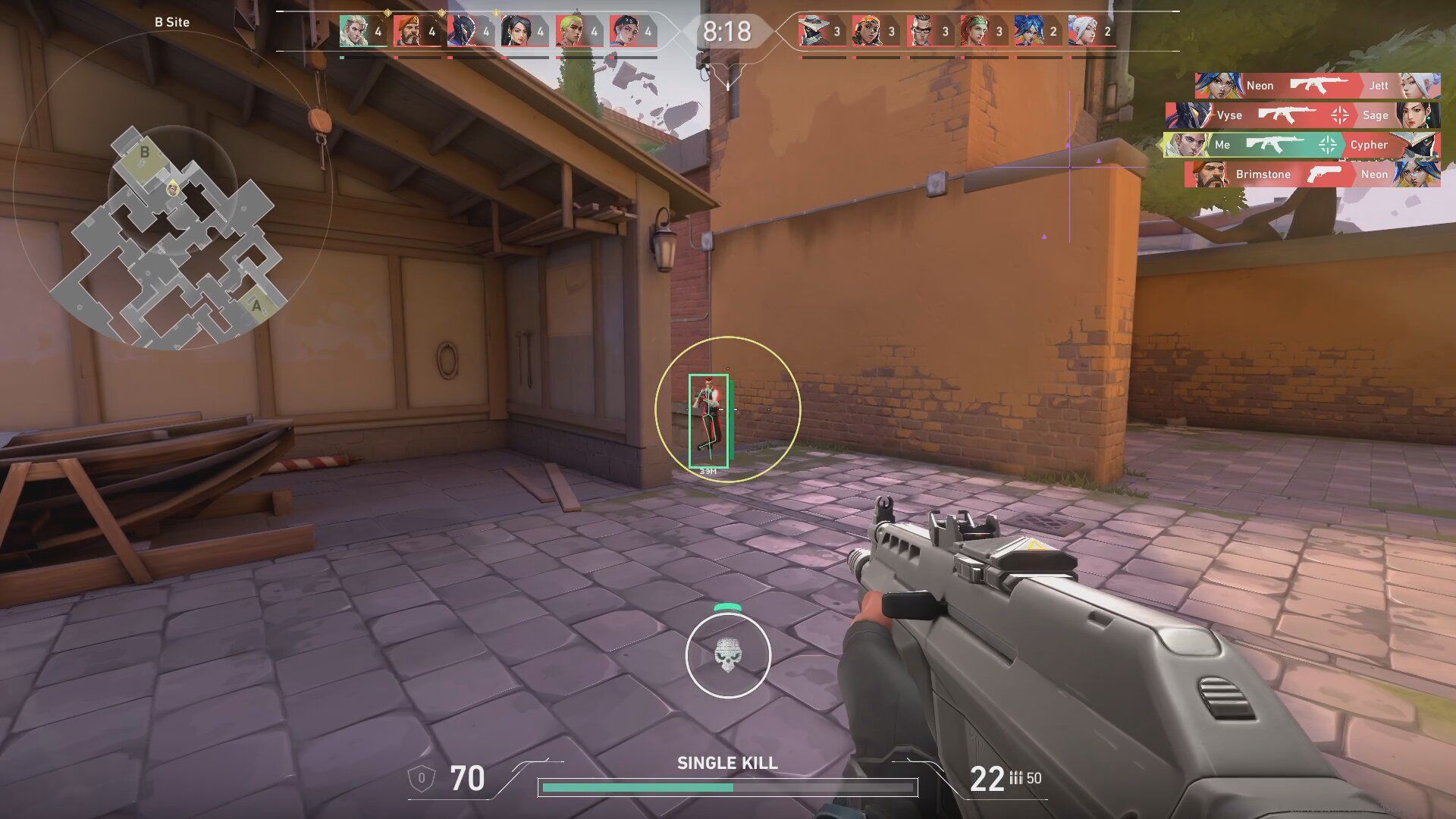Viewport: 1456px width, 819px height.
Task: Click the SINGLE KILL banner text
Action: click(727, 764)
